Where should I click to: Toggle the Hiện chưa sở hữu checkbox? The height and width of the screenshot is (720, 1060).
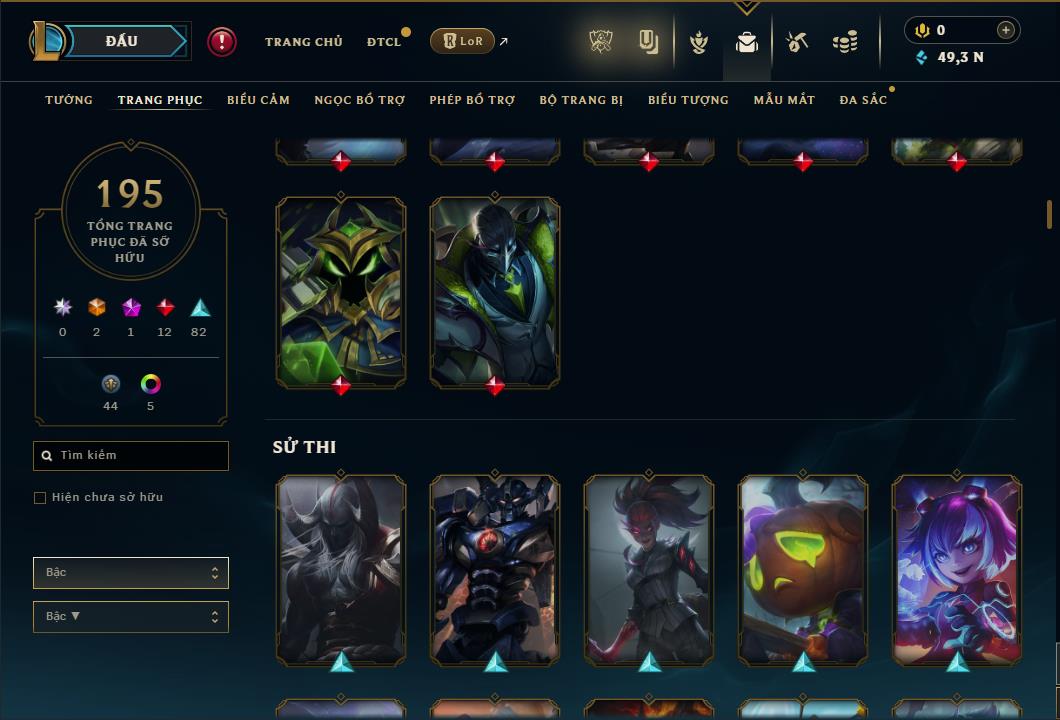(40, 498)
